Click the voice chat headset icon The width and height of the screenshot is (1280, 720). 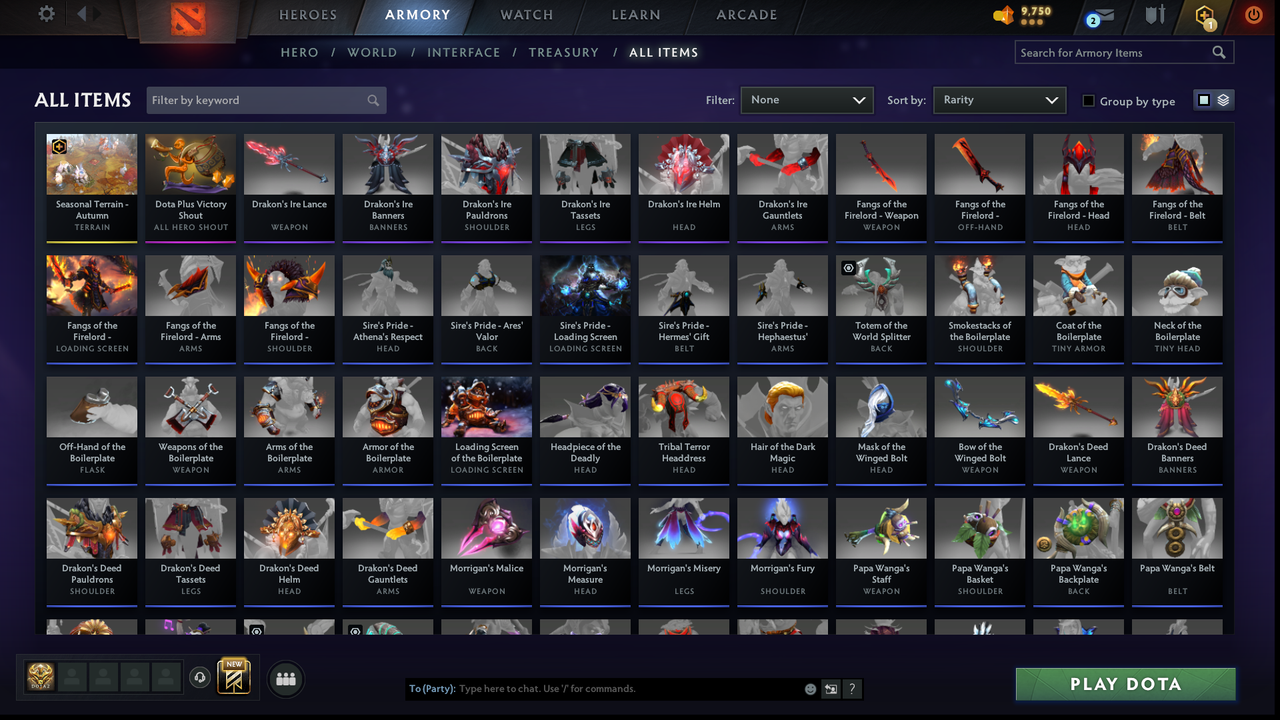200,679
